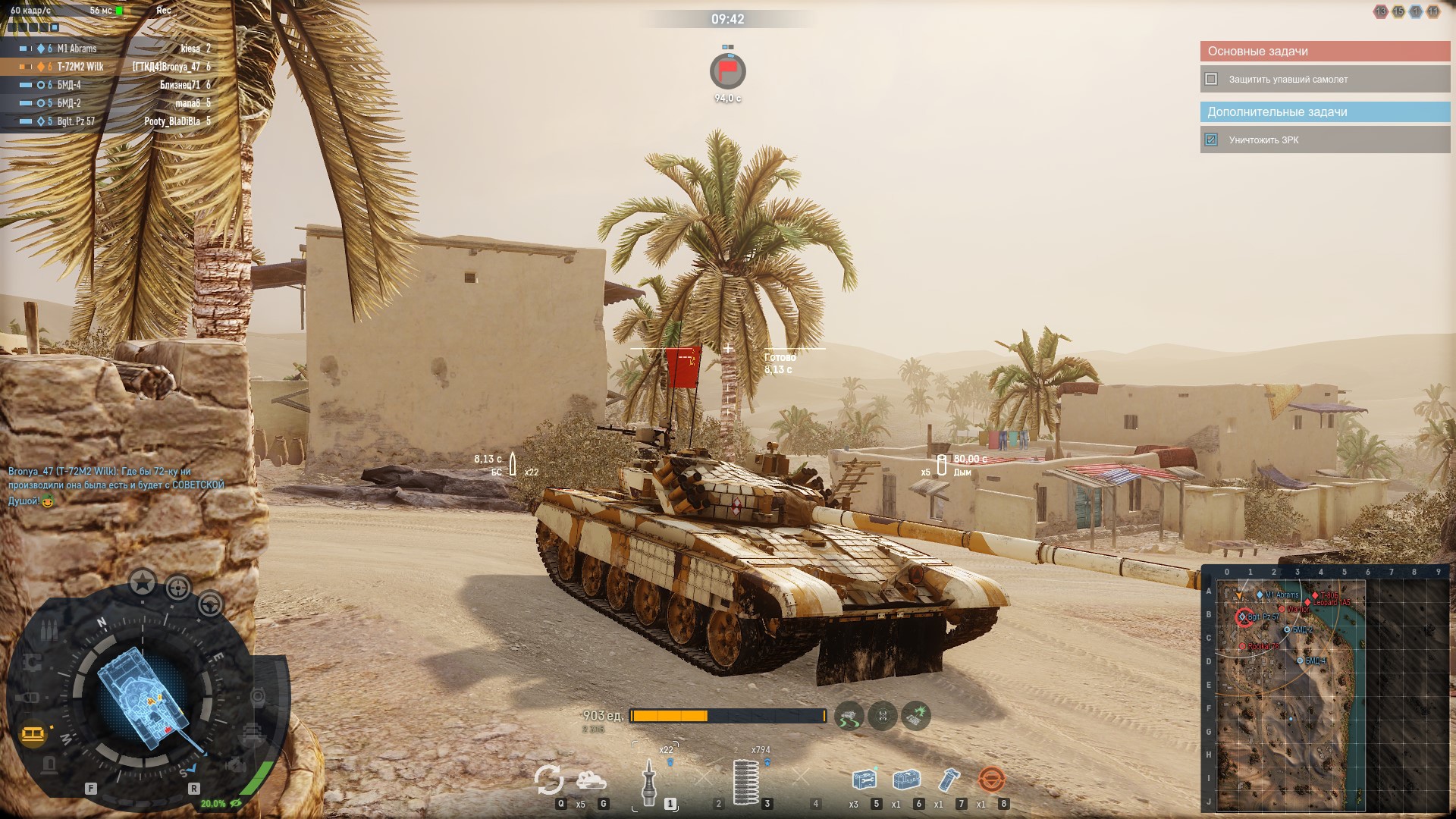Switch to the machine gun belt with 794 rounds
Viewport: 1456px width, 819px height.
pos(747,781)
